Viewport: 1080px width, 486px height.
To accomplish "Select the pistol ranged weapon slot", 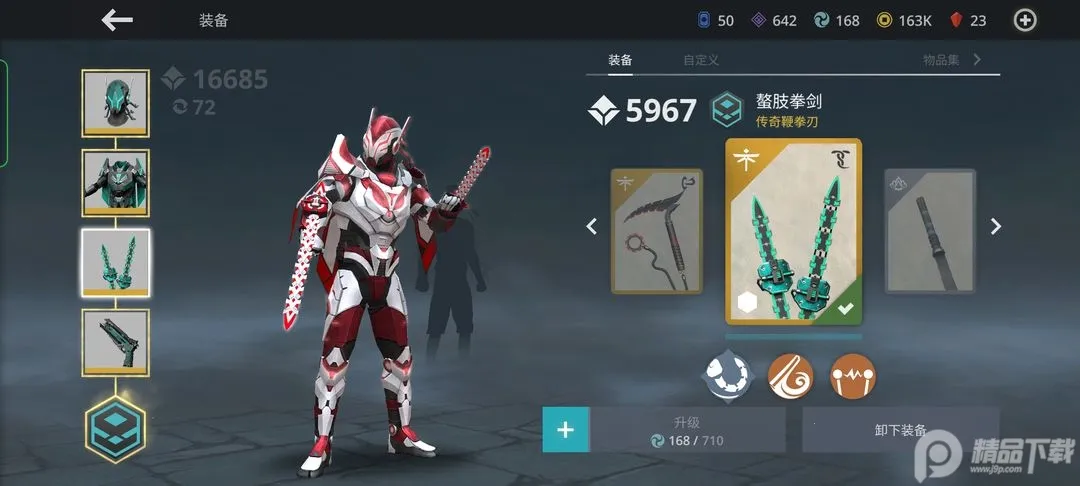I will pyautogui.click(x=116, y=342).
